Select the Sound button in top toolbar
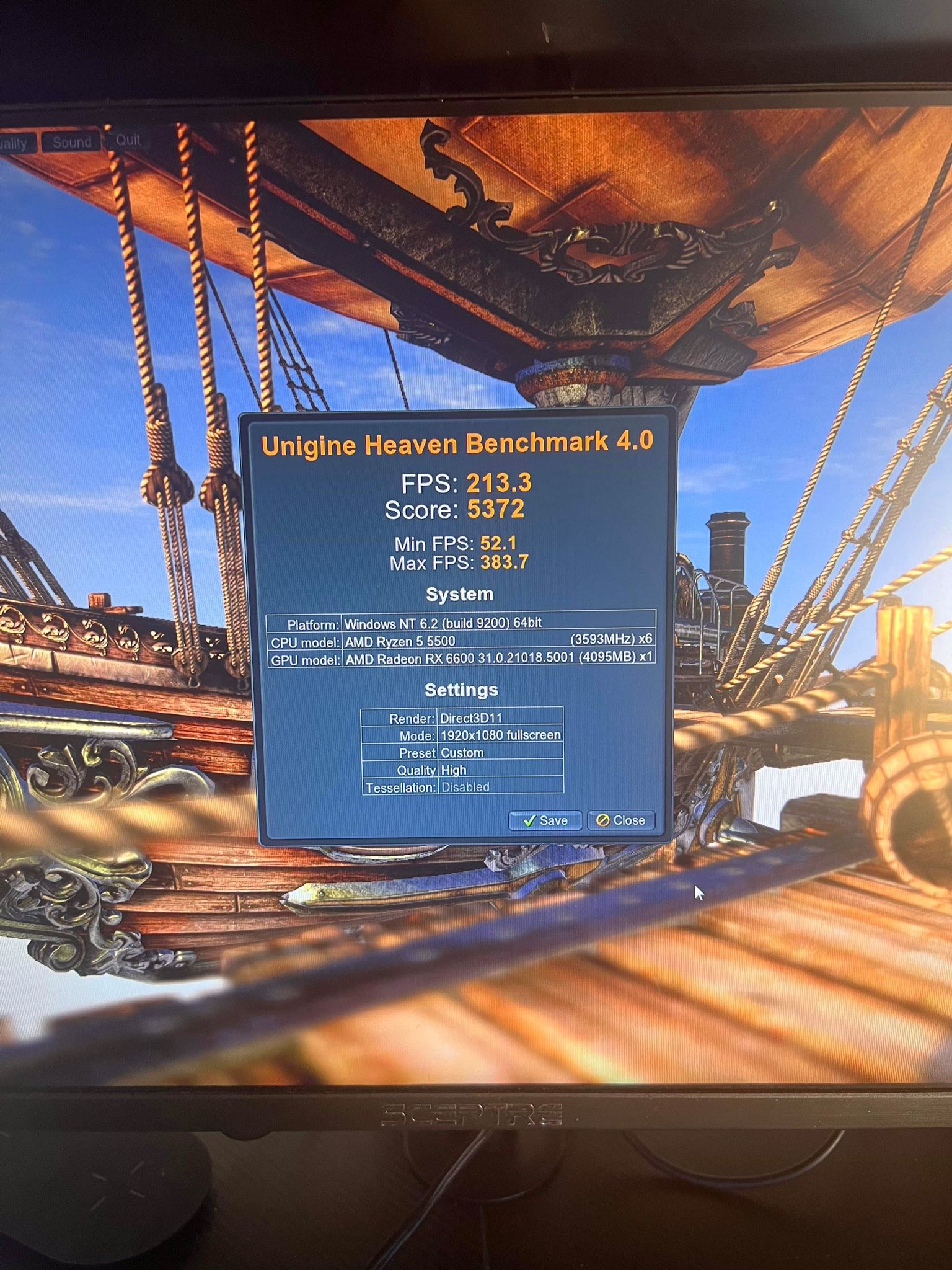This screenshot has width=952, height=1270. (x=71, y=142)
